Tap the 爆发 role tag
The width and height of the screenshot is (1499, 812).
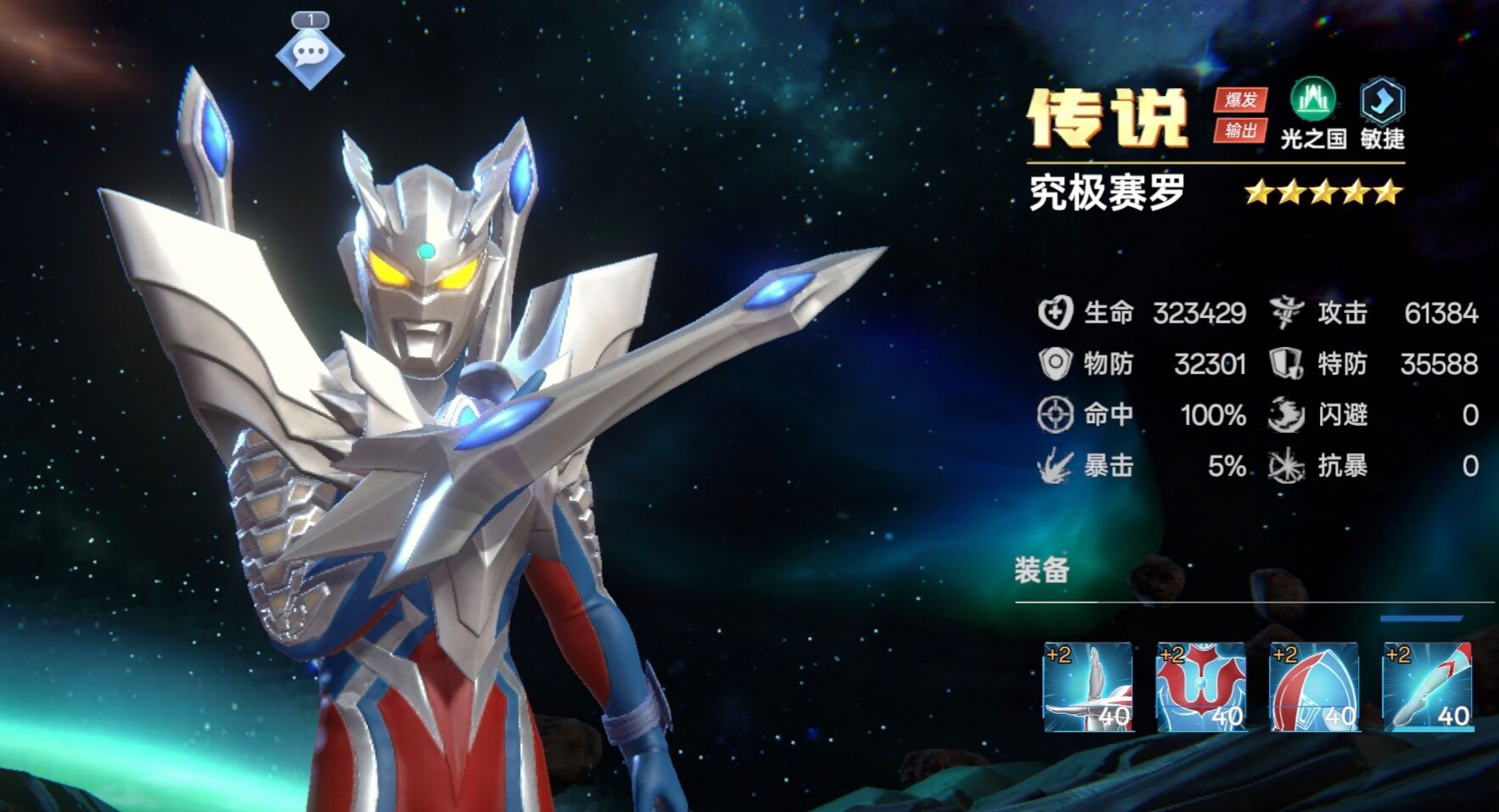tap(1240, 100)
